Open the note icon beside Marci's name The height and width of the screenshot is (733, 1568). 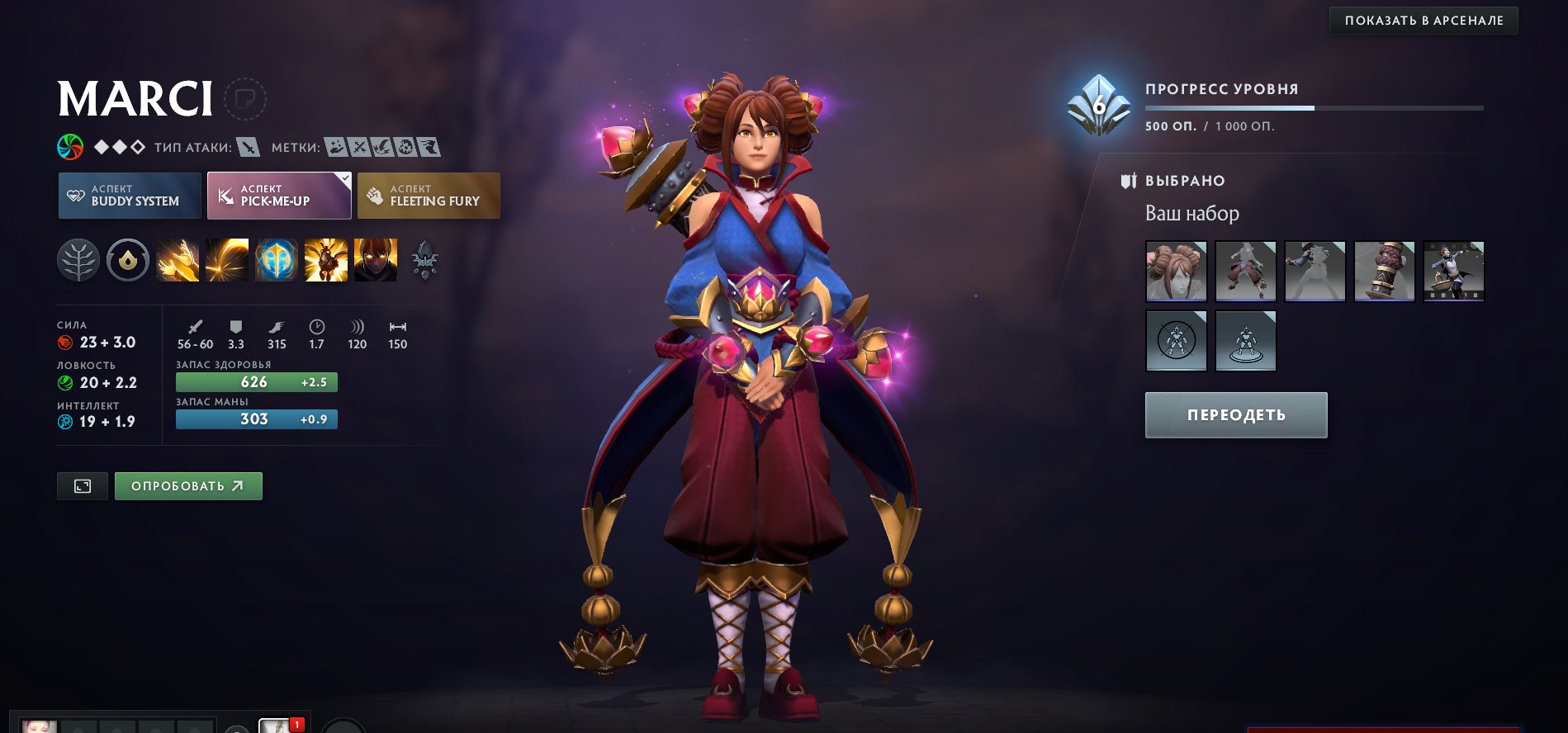point(245,100)
